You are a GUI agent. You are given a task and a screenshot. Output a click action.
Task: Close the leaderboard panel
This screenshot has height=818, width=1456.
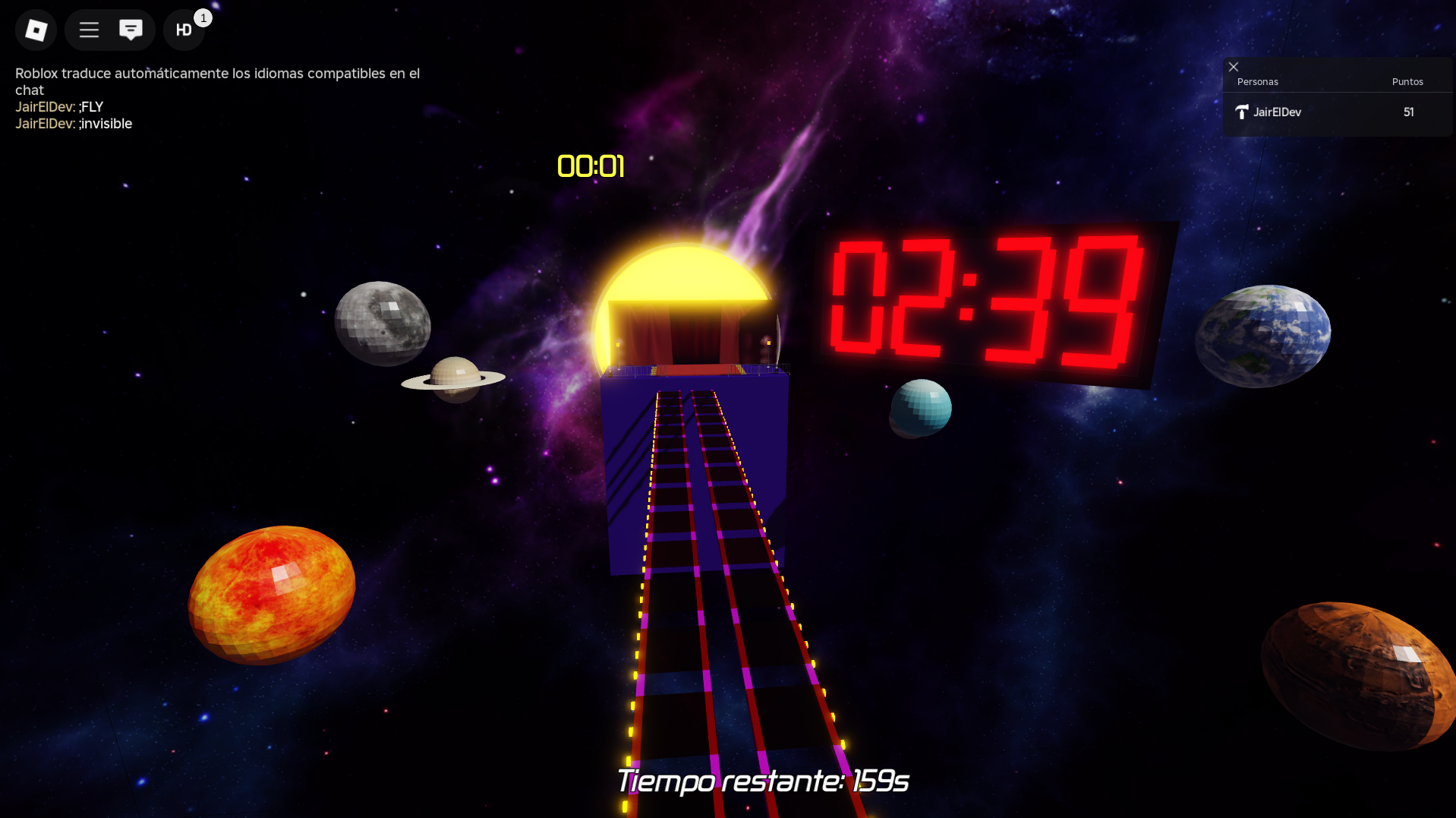(1234, 67)
